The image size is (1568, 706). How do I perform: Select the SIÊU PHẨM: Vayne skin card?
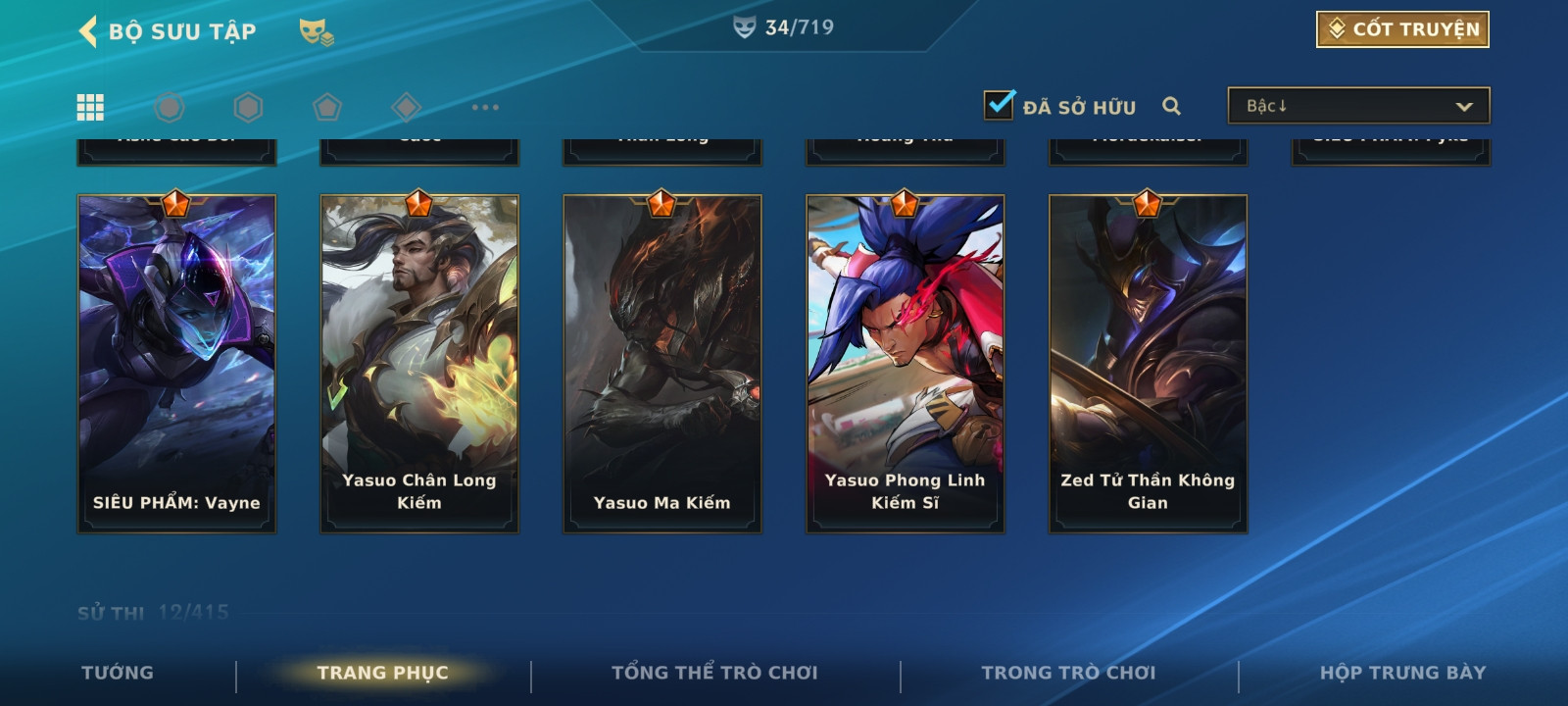(176, 364)
